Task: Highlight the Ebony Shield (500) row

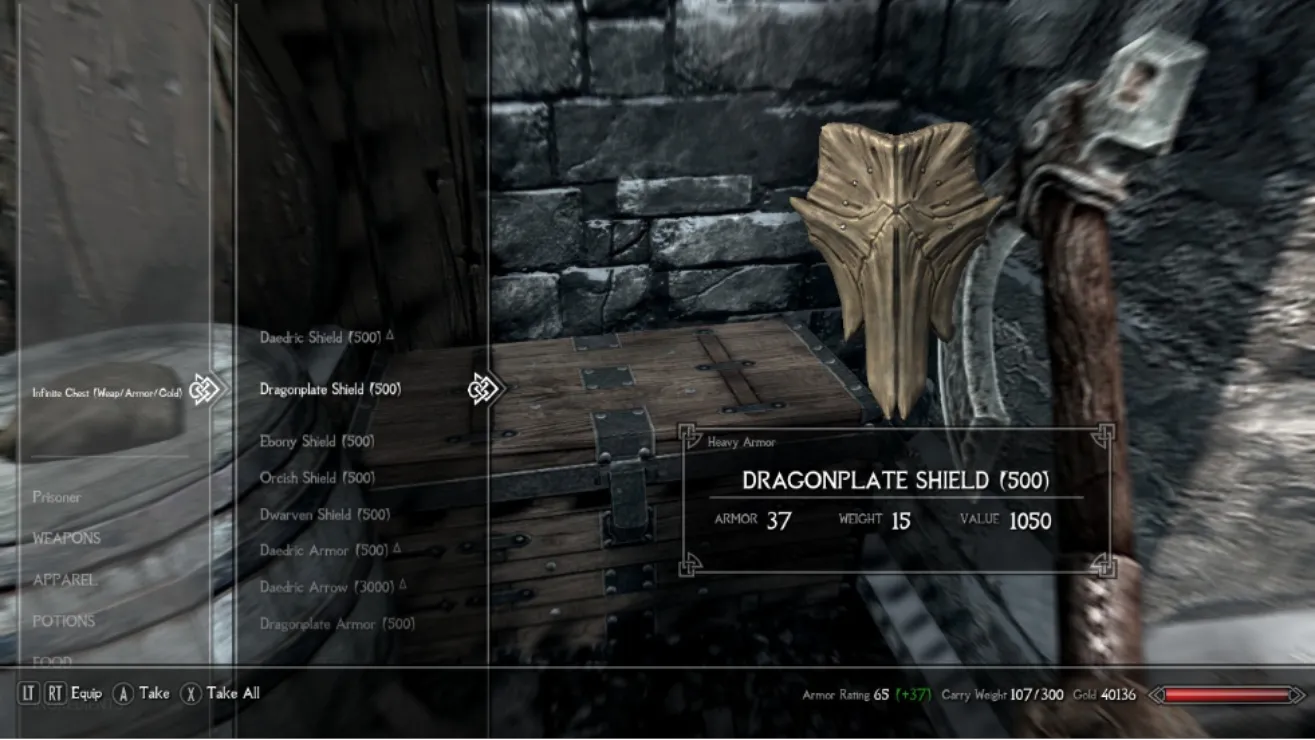Action: 317,441
